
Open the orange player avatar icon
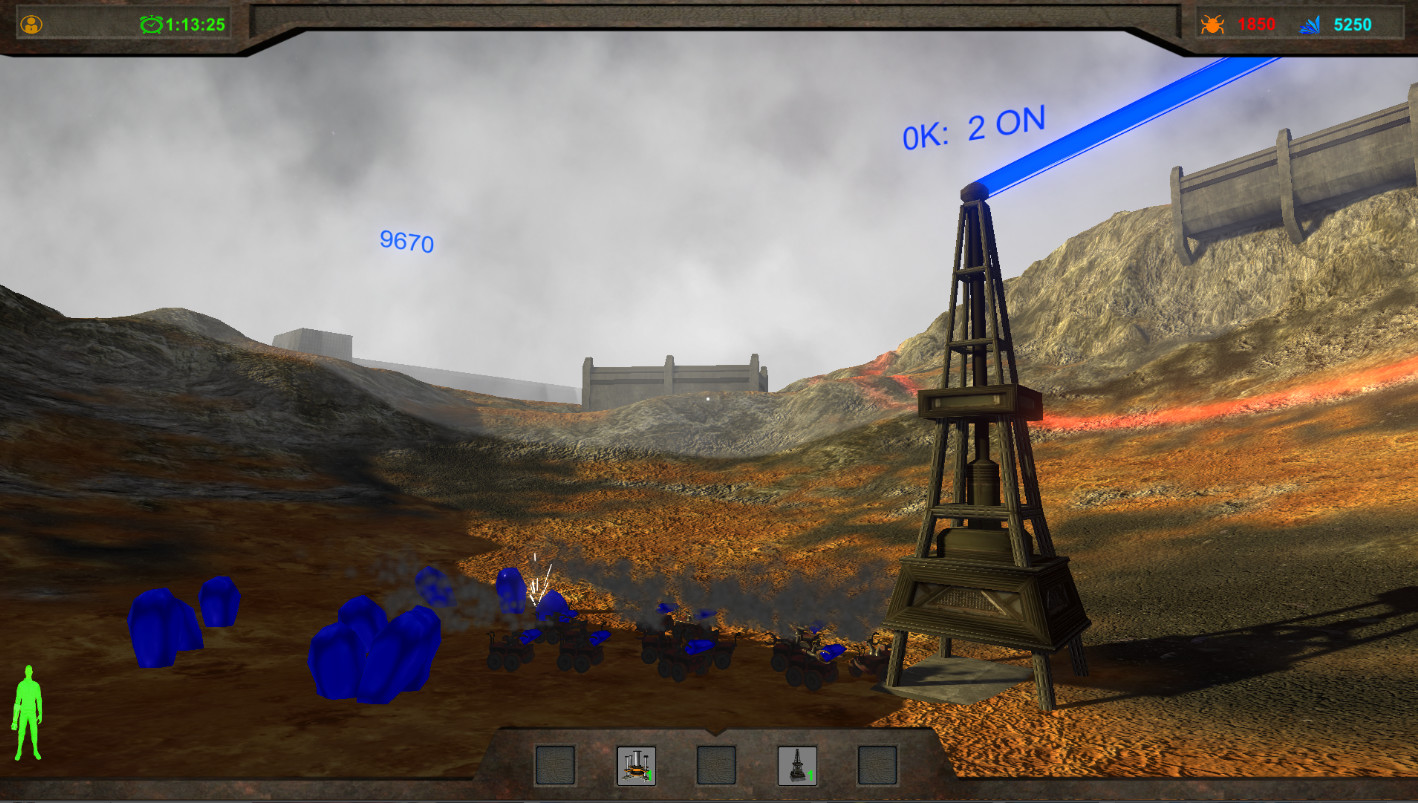click(x=31, y=23)
